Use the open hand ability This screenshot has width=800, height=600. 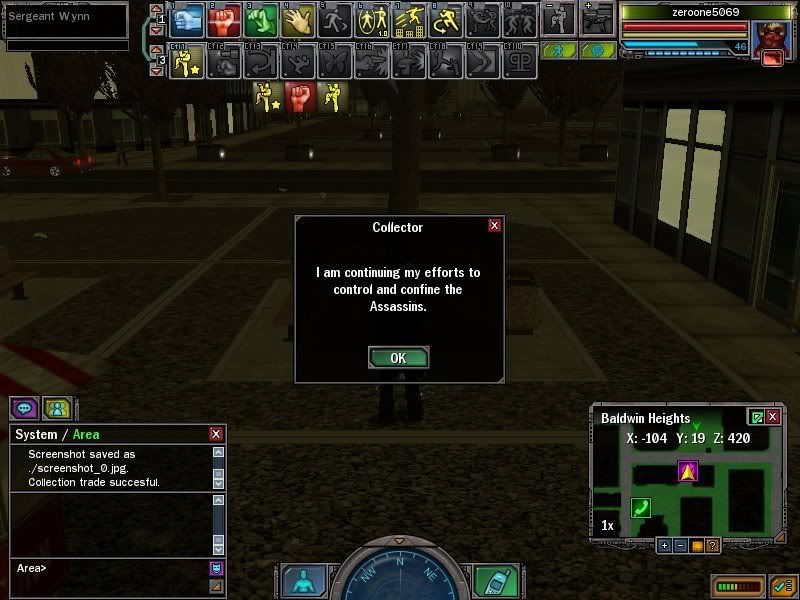[x=298, y=20]
